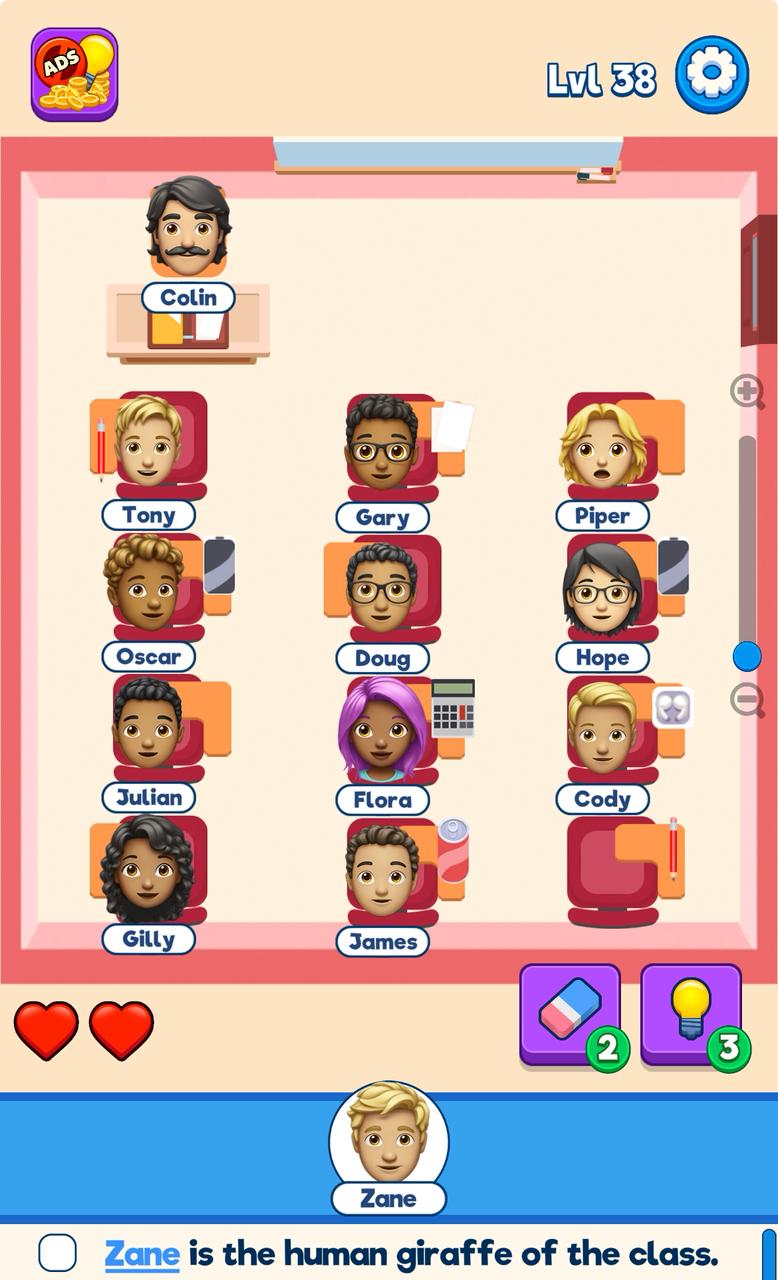Tap the ADS coins and lightbulb offer
The width and height of the screenshot is (778, 1280).
pos(75,75)
